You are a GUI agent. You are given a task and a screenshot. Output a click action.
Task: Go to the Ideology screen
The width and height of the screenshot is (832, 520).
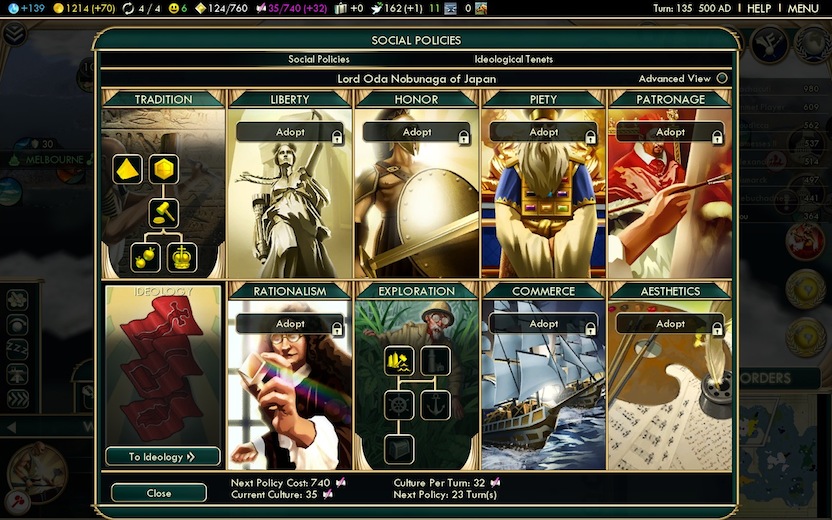point(162,457)
